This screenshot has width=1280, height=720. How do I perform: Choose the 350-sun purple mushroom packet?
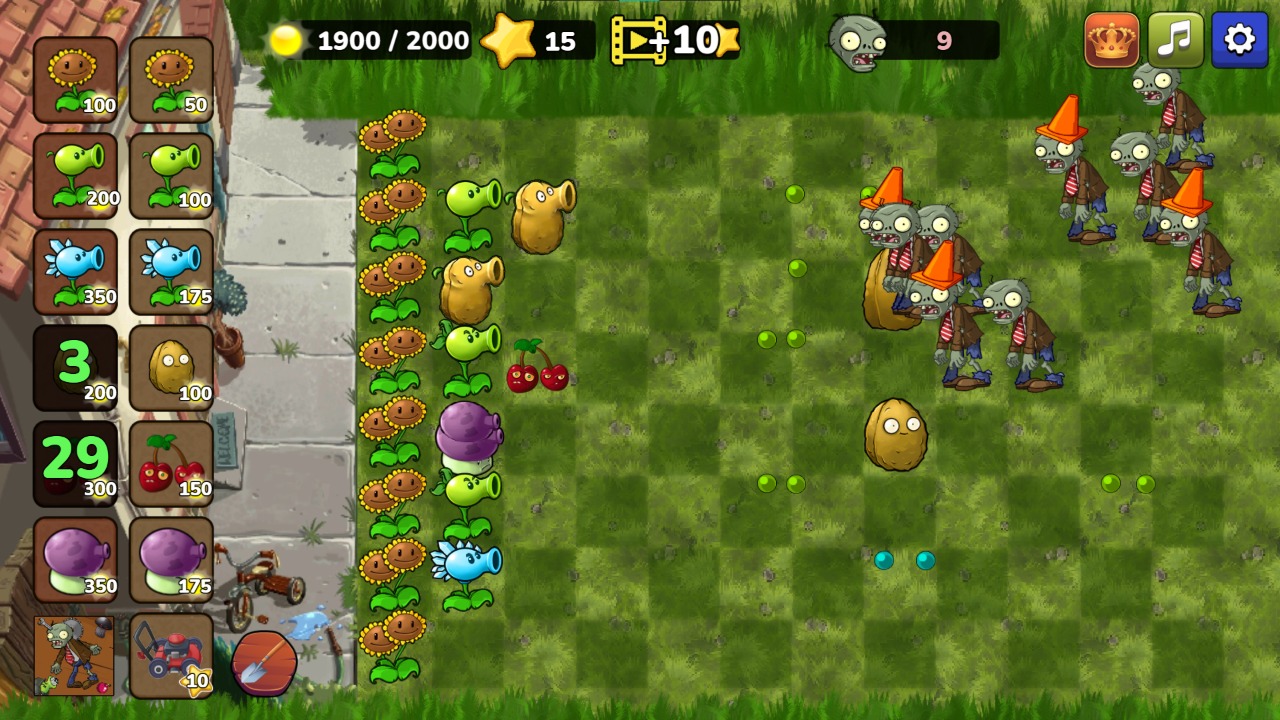[75, 558]
